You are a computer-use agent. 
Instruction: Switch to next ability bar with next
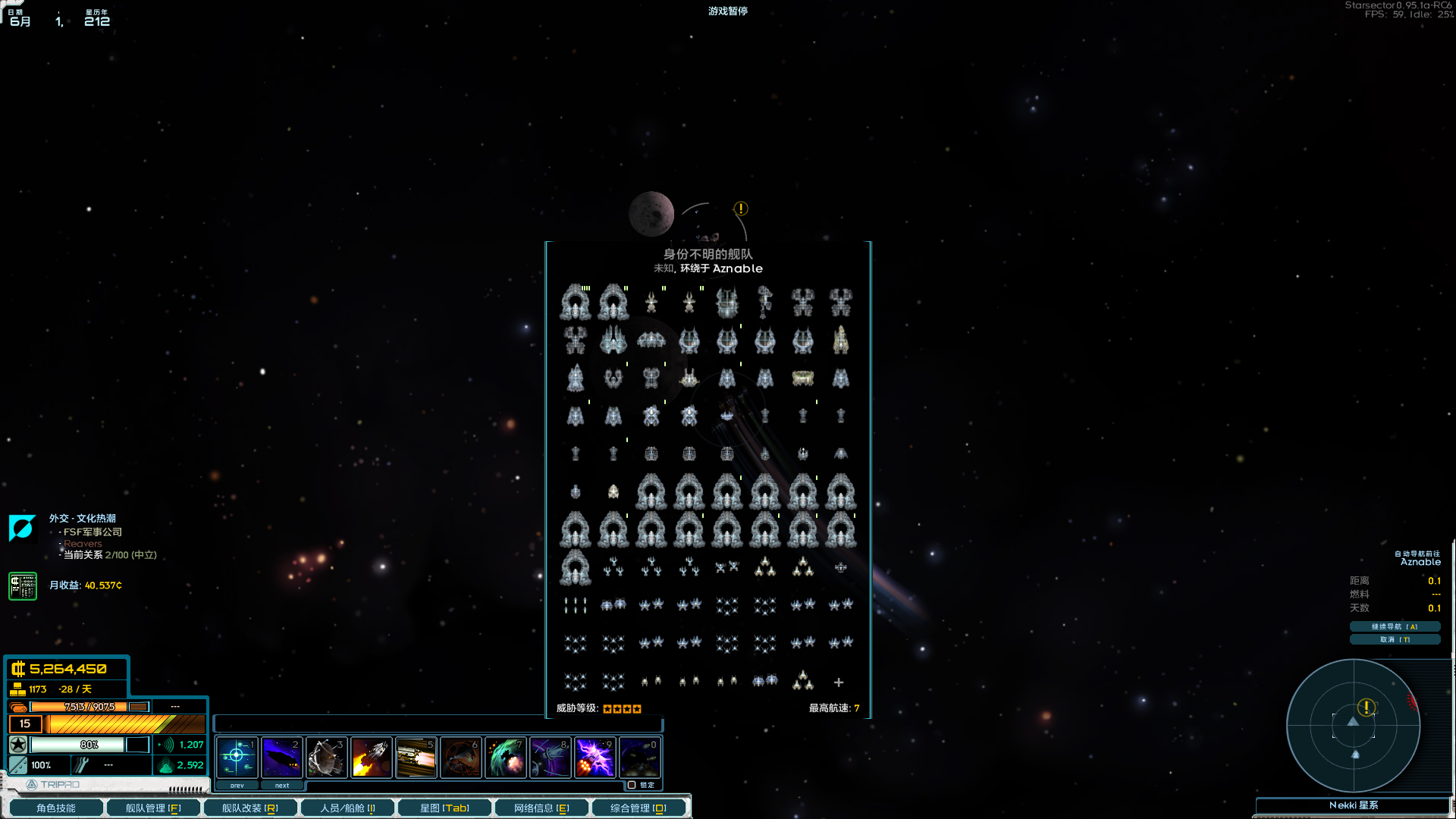281,786
